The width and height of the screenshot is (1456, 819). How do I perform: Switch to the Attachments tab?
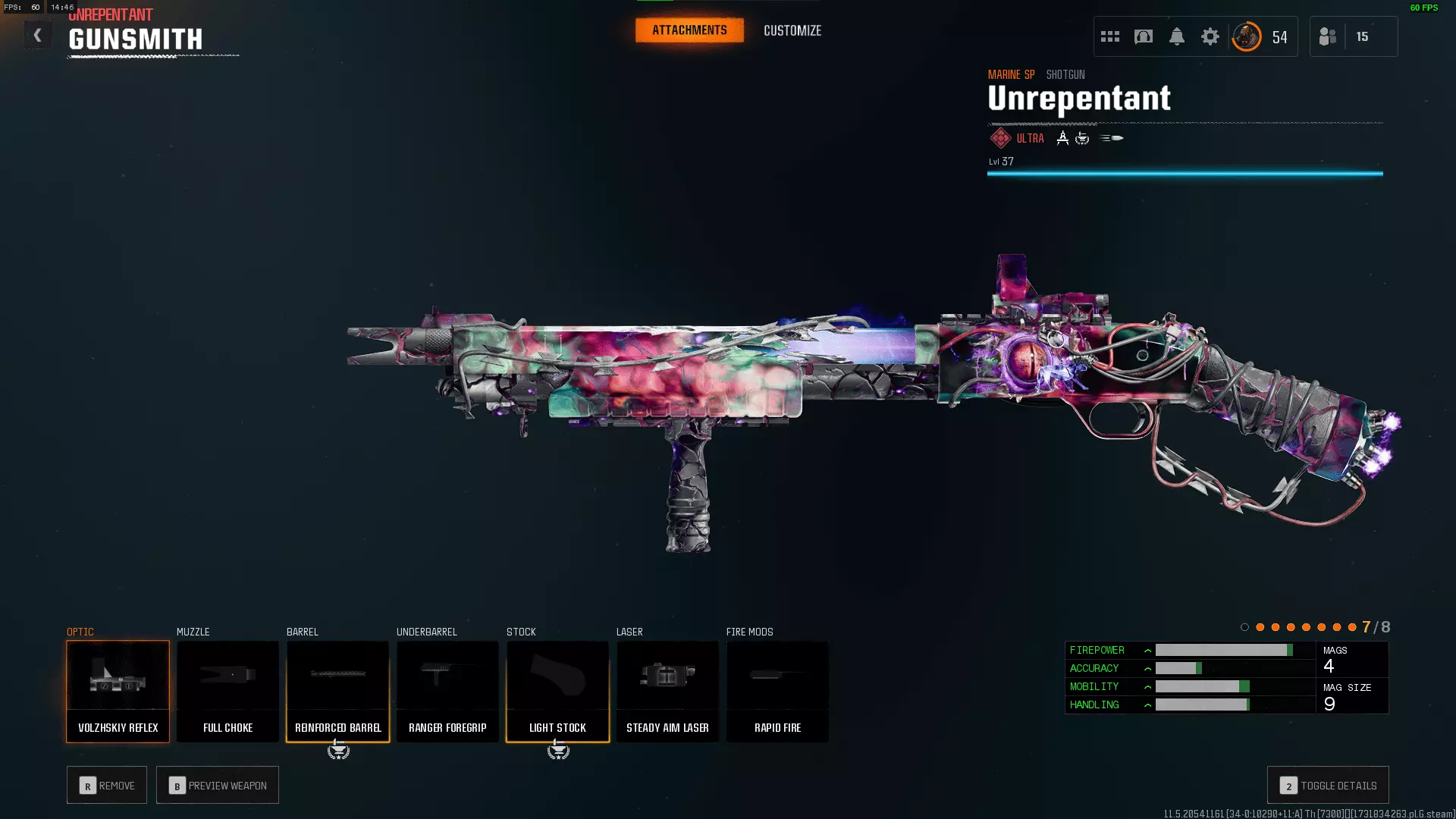coord(689,30)
